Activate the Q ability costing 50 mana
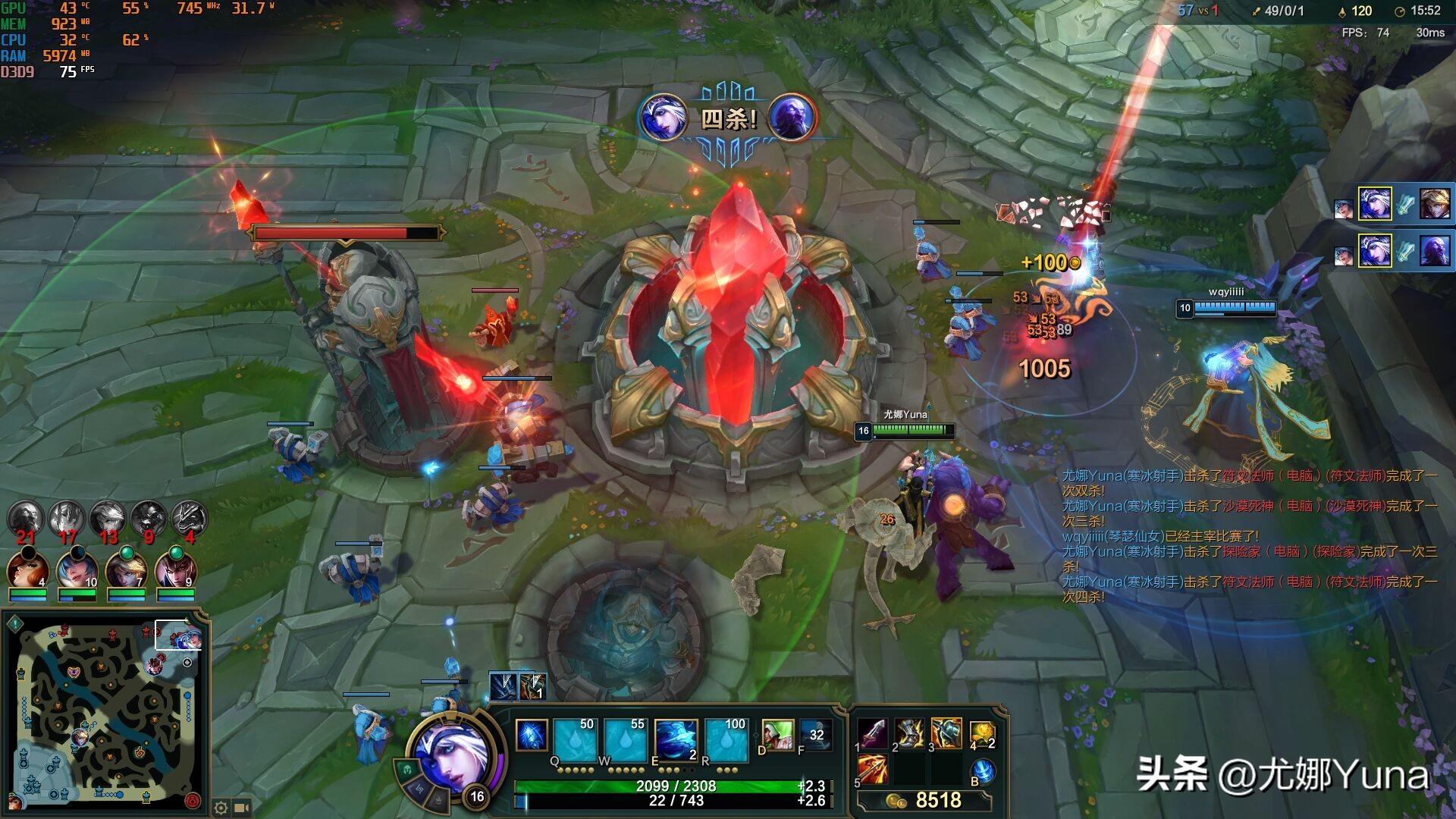 pos(575,741)
